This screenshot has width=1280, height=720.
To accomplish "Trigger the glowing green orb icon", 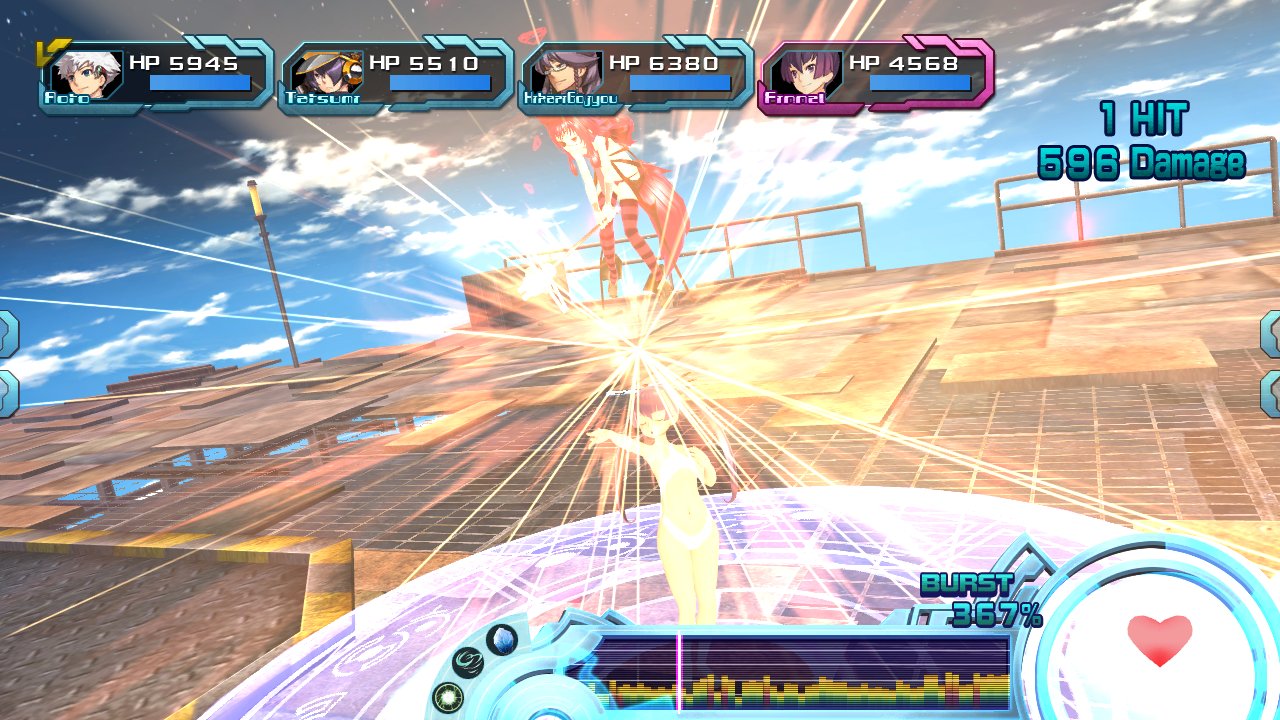I will click(447, 696).
